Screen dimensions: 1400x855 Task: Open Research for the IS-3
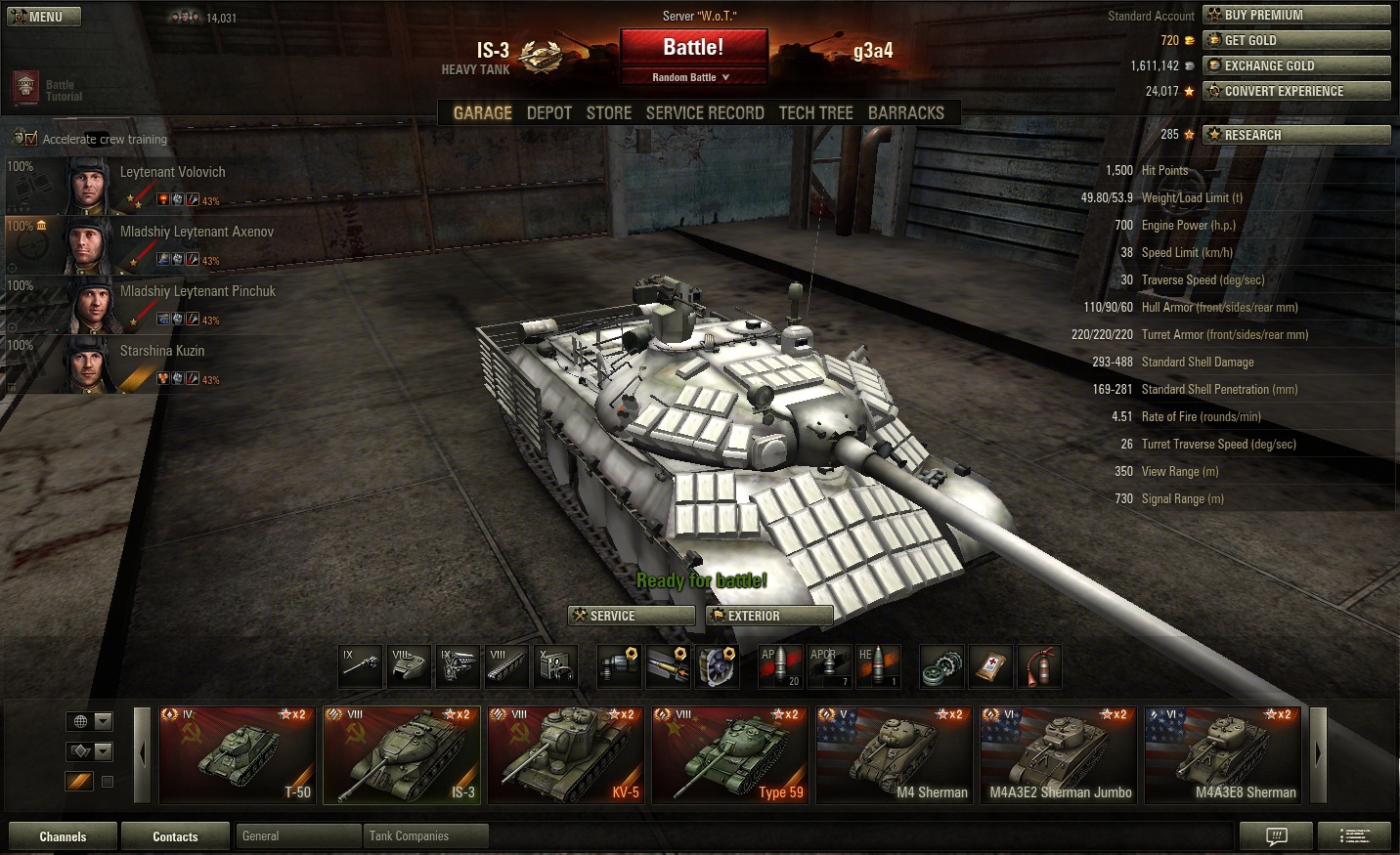pos(1296,135)
